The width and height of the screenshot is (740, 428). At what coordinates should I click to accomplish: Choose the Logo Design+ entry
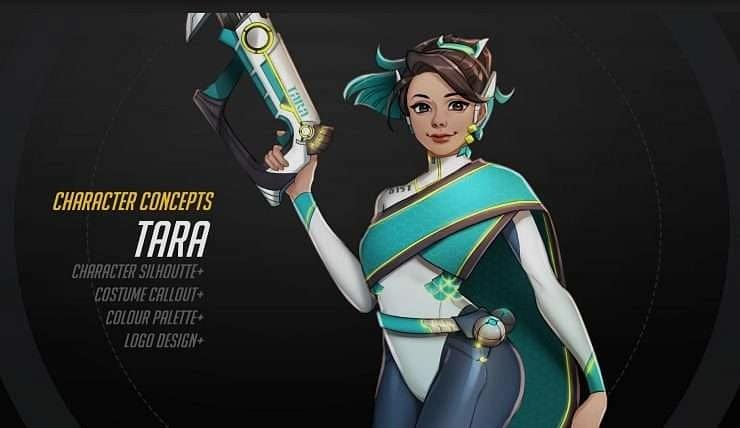[164, 340]
